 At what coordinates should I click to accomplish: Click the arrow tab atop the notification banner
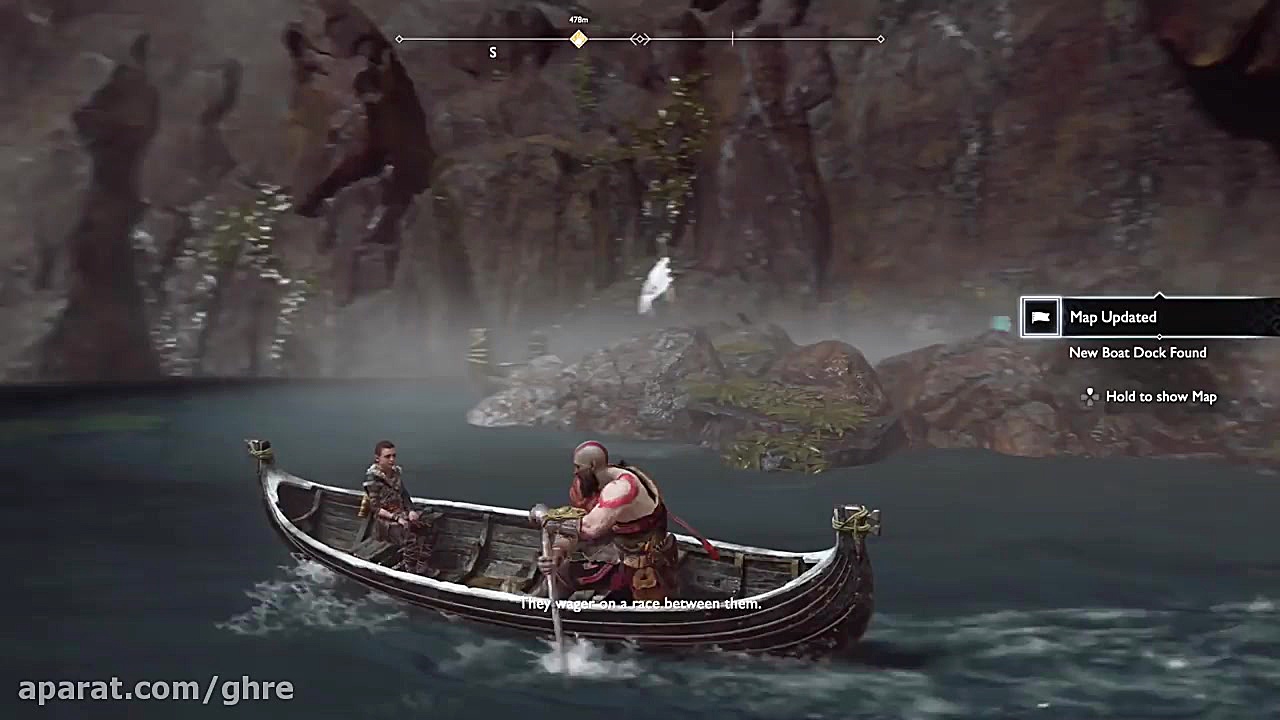tap(1160, 294)
